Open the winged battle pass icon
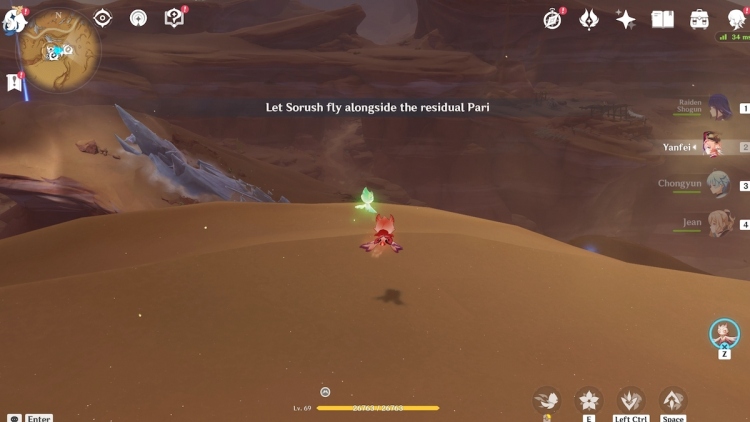This screenshot has width=750, height=422. pyautogui.click(x=590, y=19)
